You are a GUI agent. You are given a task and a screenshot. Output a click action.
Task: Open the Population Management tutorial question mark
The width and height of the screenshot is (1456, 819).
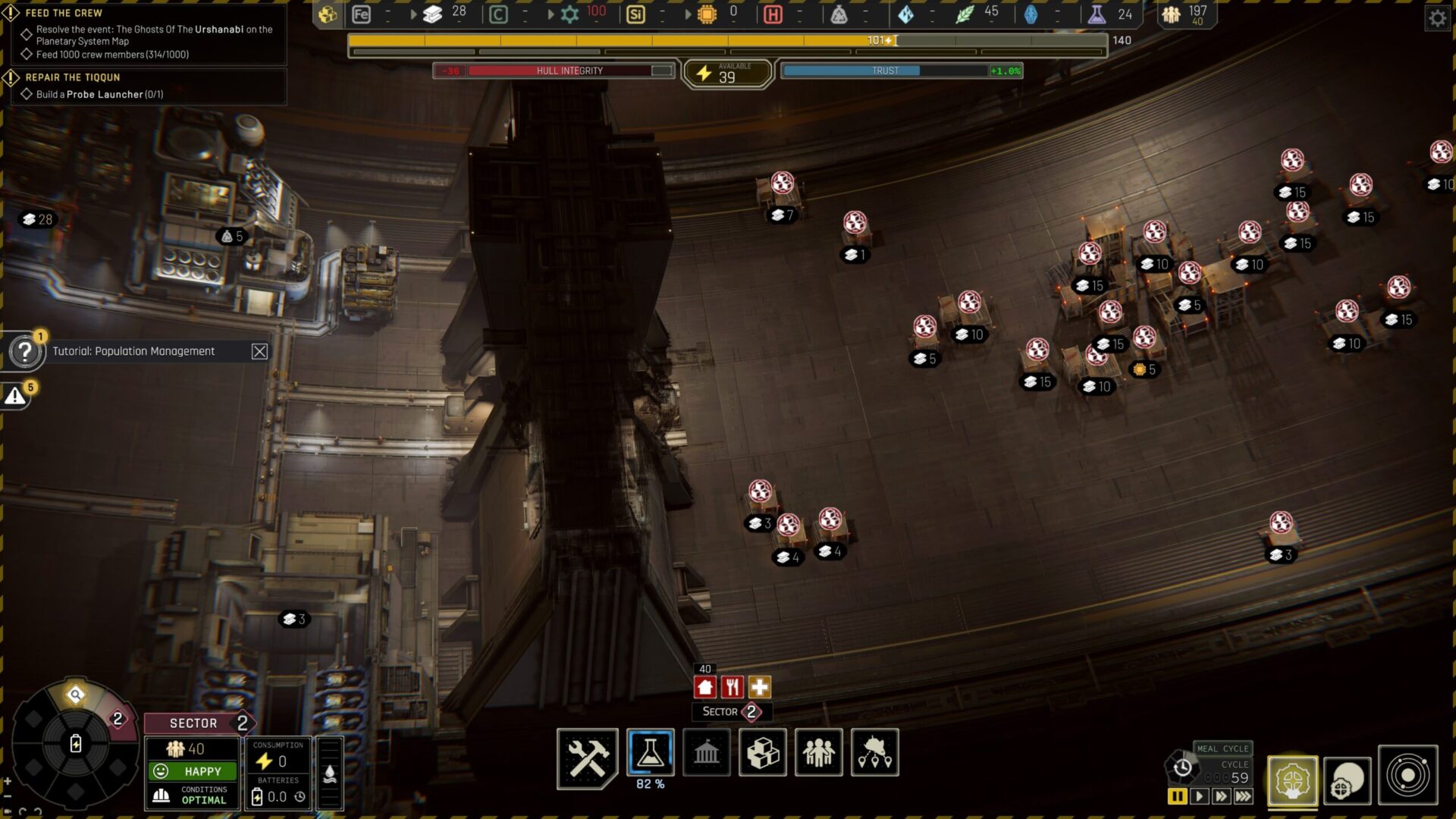point(25,351)
